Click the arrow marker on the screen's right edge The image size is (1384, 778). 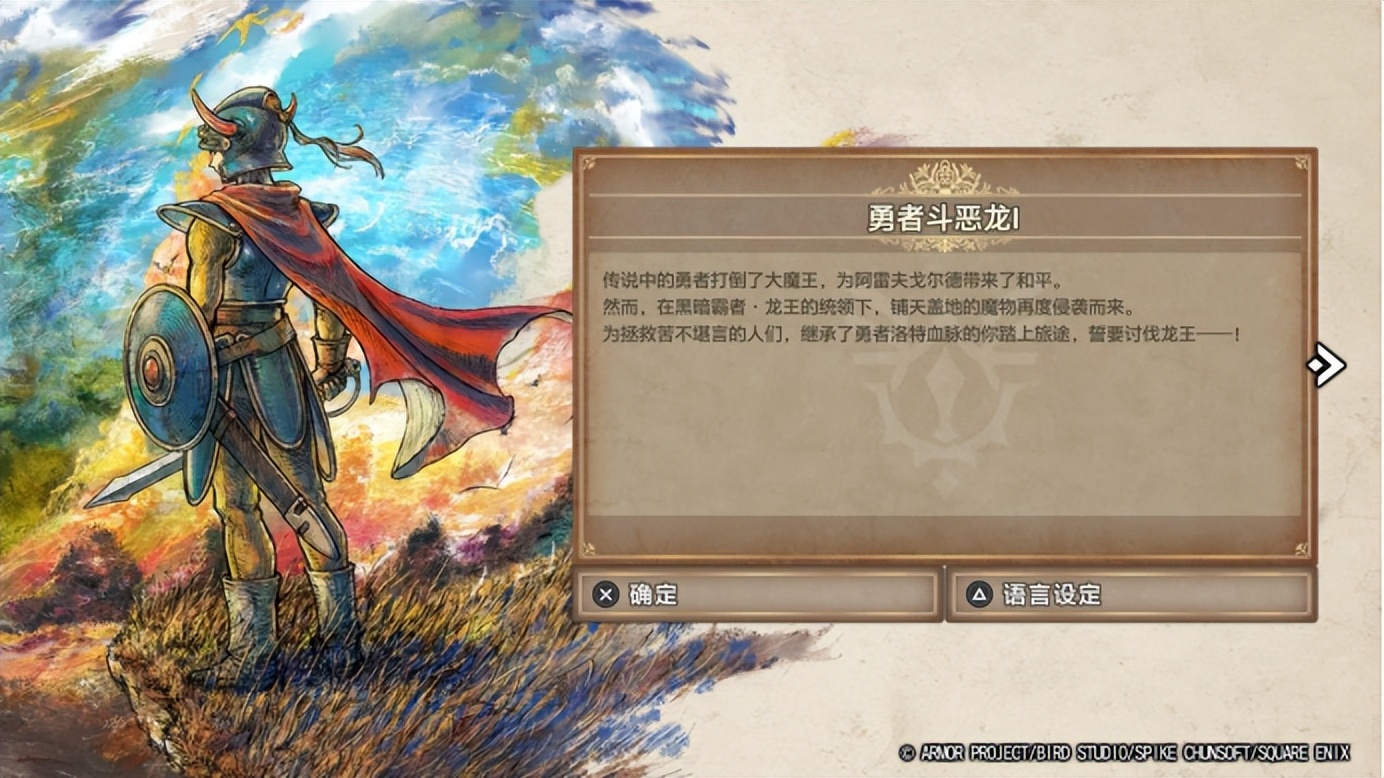point(1326,366)
